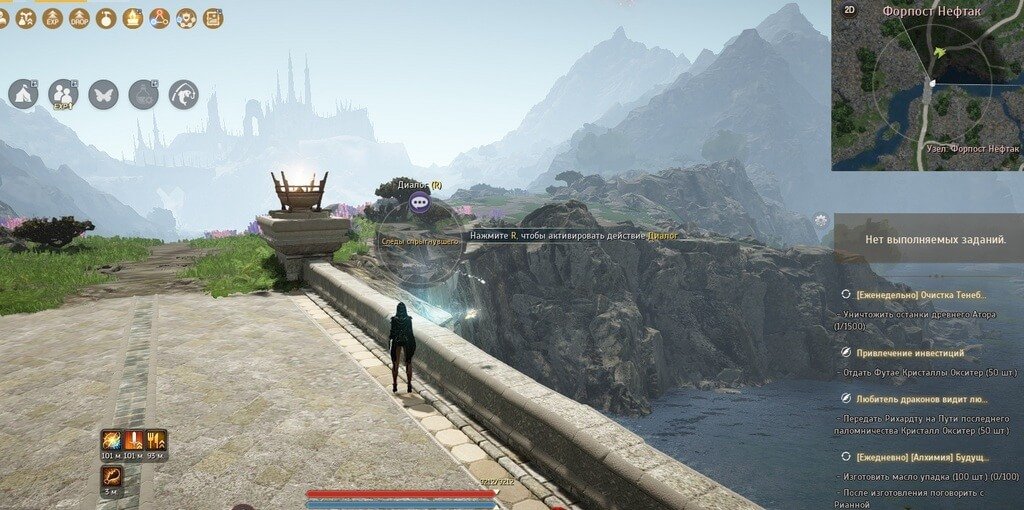The width and height of the screenshot is (1024, 510).
Task: Click the fork and knife food buff icon
Action: pos(156,441)
